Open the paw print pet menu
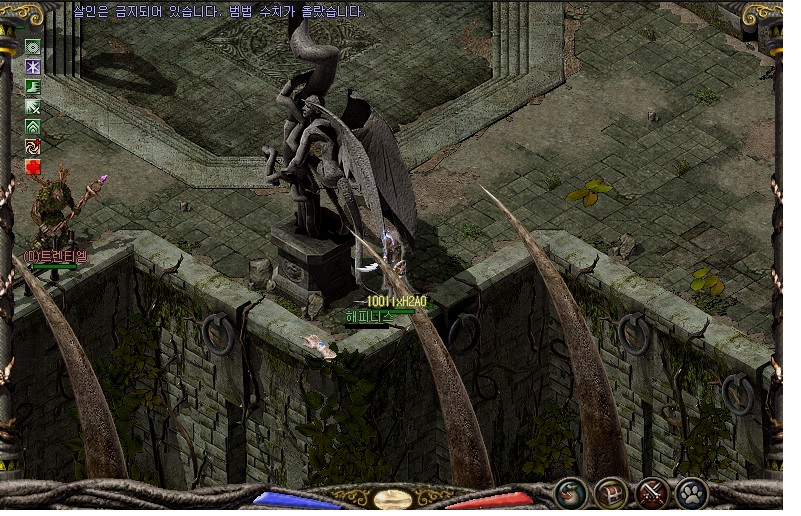This screenshot has width=801, height=516. pyautogui.click(x=692, y=493)
